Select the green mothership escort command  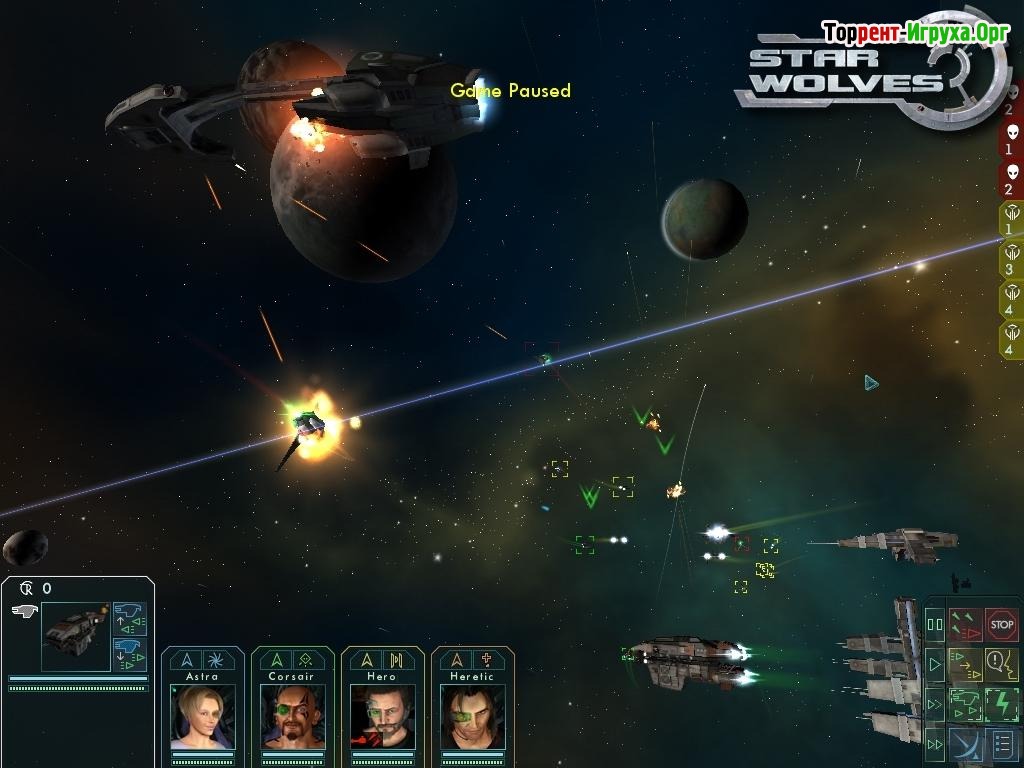(x=965, y=704)
